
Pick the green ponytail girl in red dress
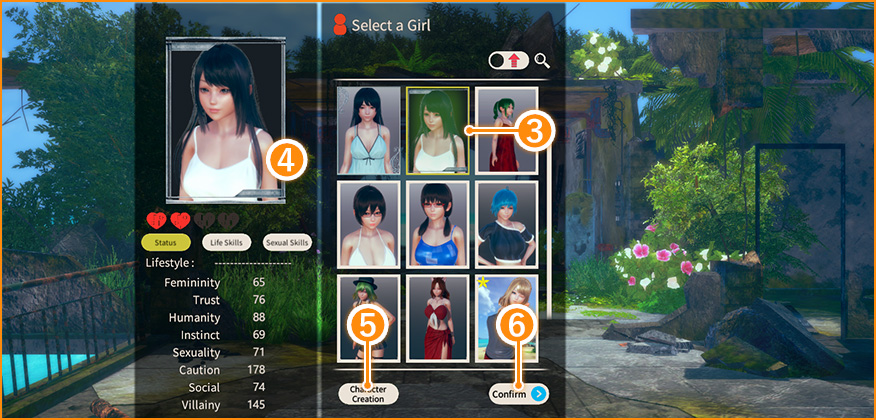point(506,130)
